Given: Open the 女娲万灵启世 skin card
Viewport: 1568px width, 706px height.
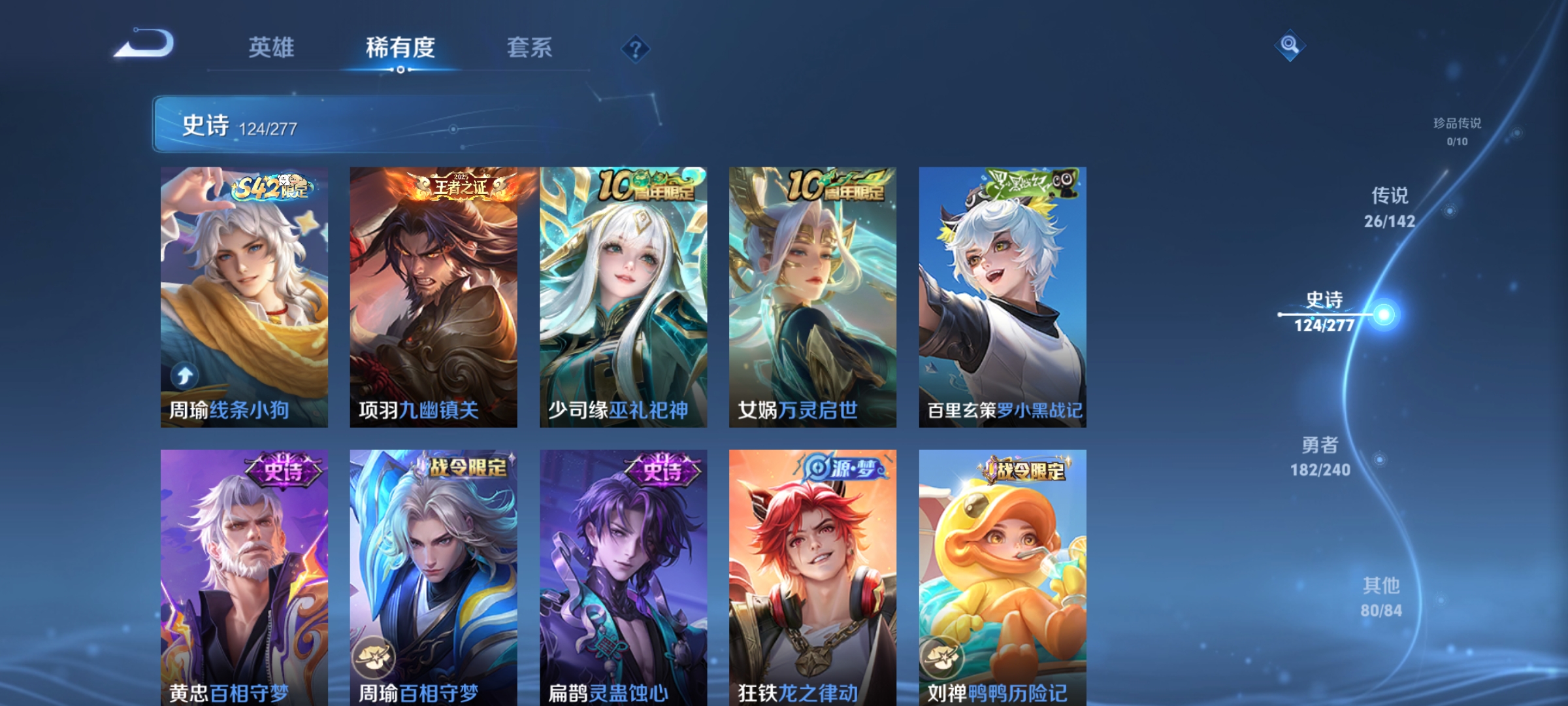Looking at the screenshot, I should click(813, 294).
